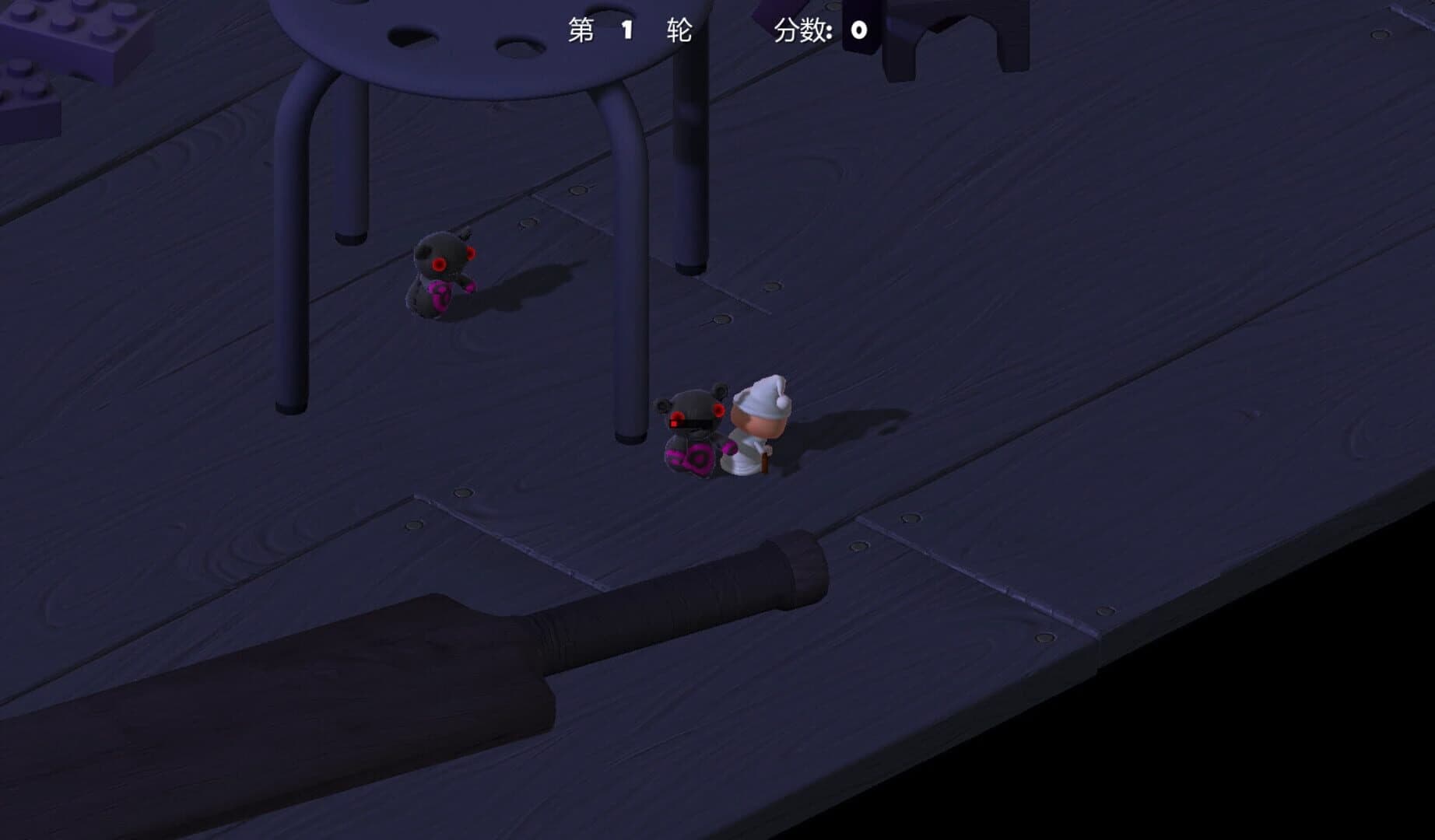Click the pink heart on the small teddy bear
1435x840 pixels.
440,294
